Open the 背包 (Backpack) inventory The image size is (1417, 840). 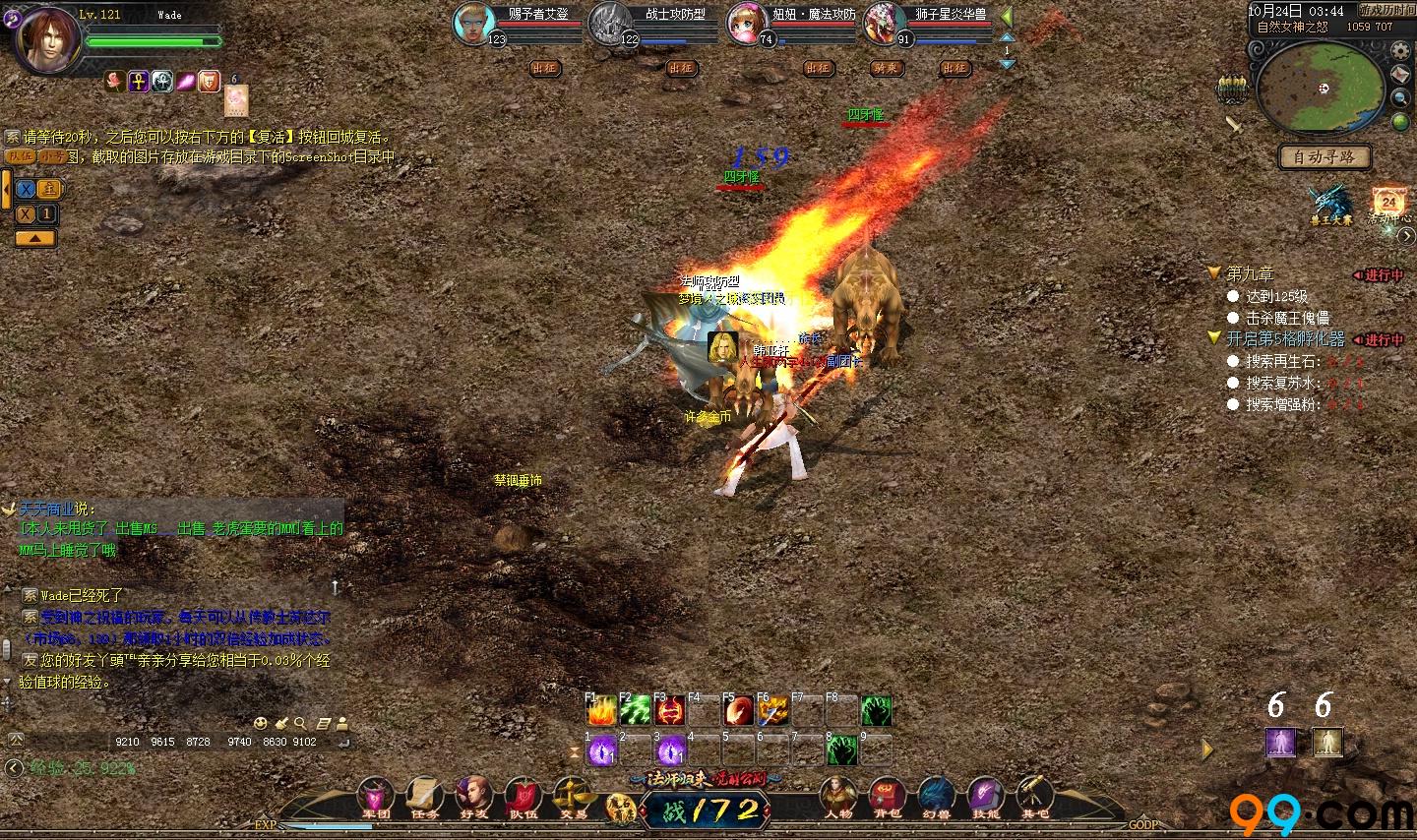[x=887, y=795]
